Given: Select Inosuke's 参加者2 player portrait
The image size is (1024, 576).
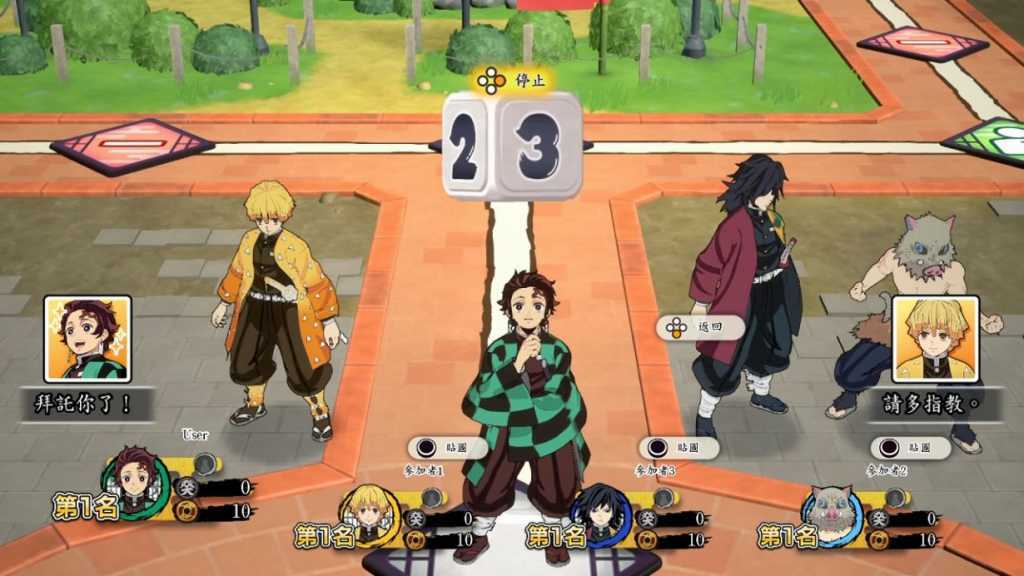Looking at the screenshot, I should tap(832, 510).
